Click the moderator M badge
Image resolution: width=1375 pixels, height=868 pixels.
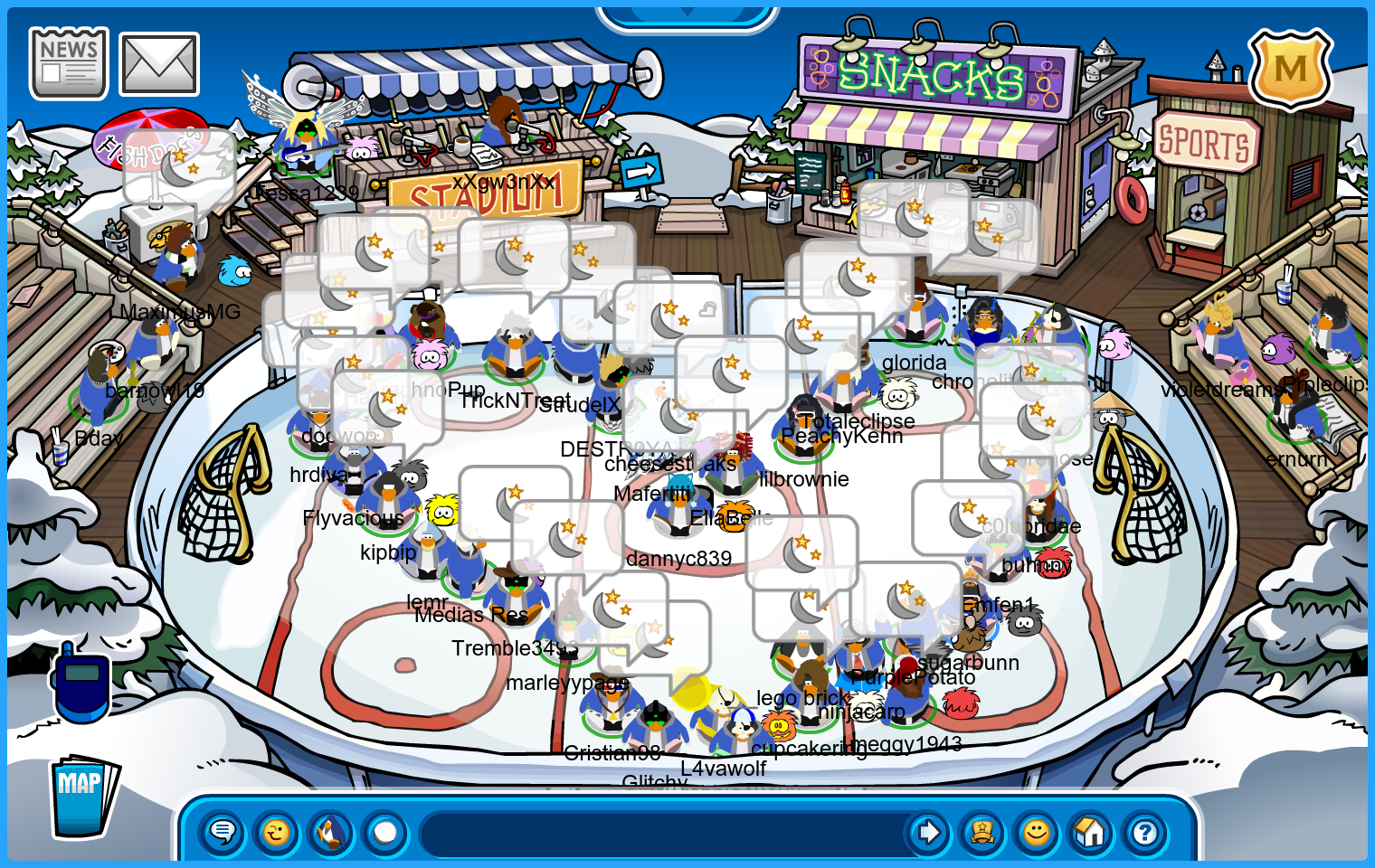tap(1290, 69)
